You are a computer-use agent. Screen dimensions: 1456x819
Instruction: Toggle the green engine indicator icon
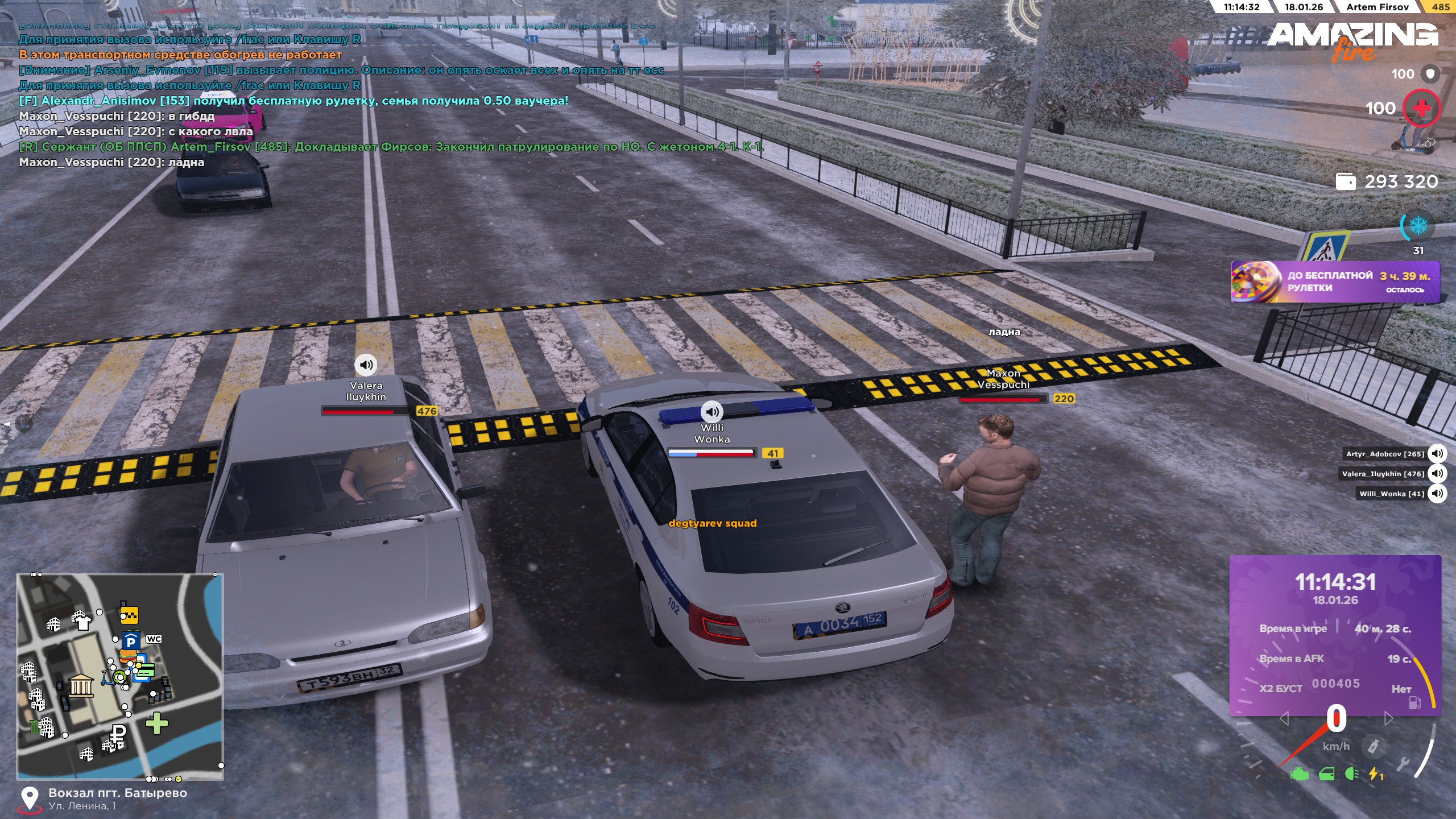click(x=1299, y=774)
